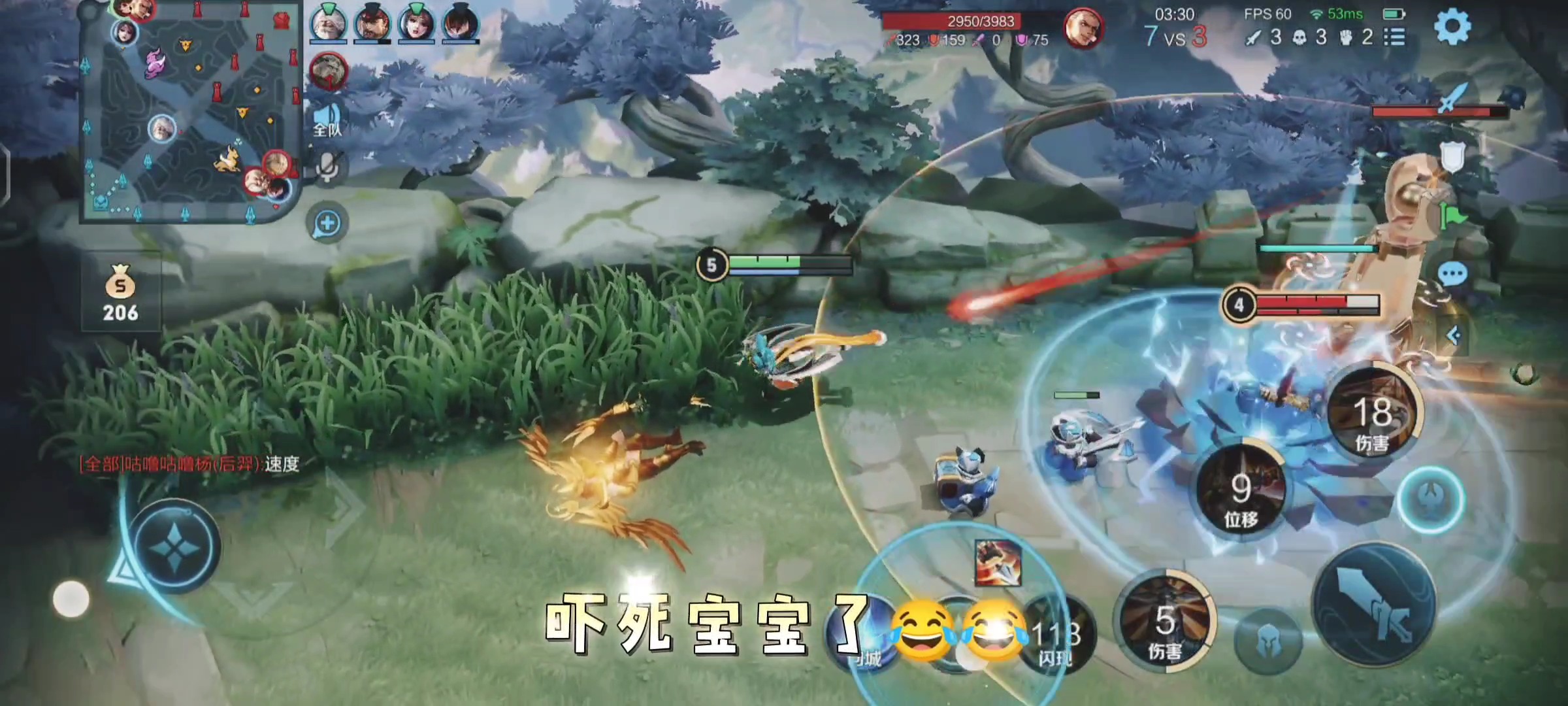Screen dimensions: 1568x706
Task: Open the settings gear menu
Action: [1452, 27]
